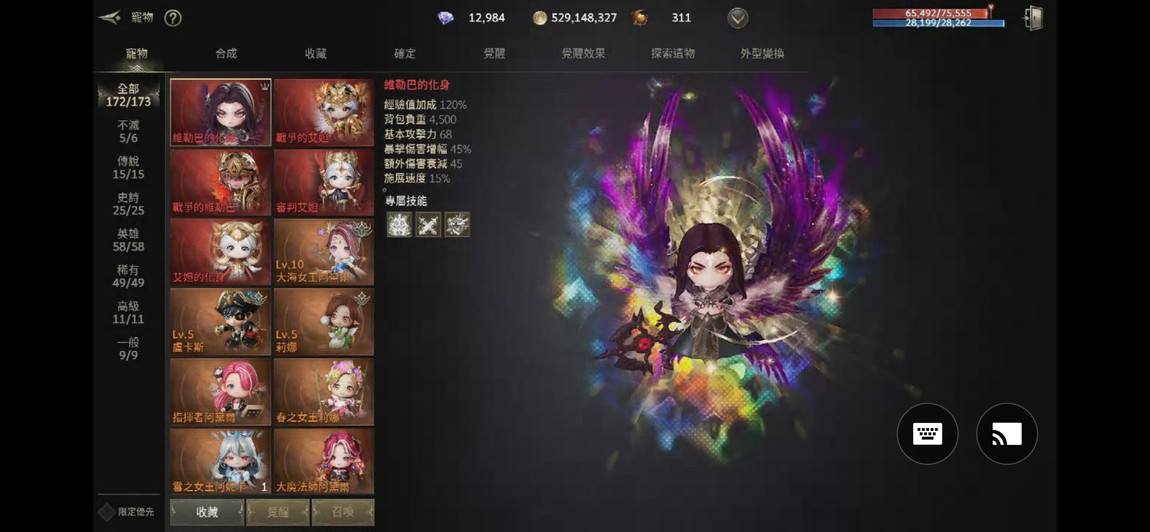Viewport: 1150px width, 532px height.
Task: Expand the currency dropdown arrow
Action: click(738, 18)
